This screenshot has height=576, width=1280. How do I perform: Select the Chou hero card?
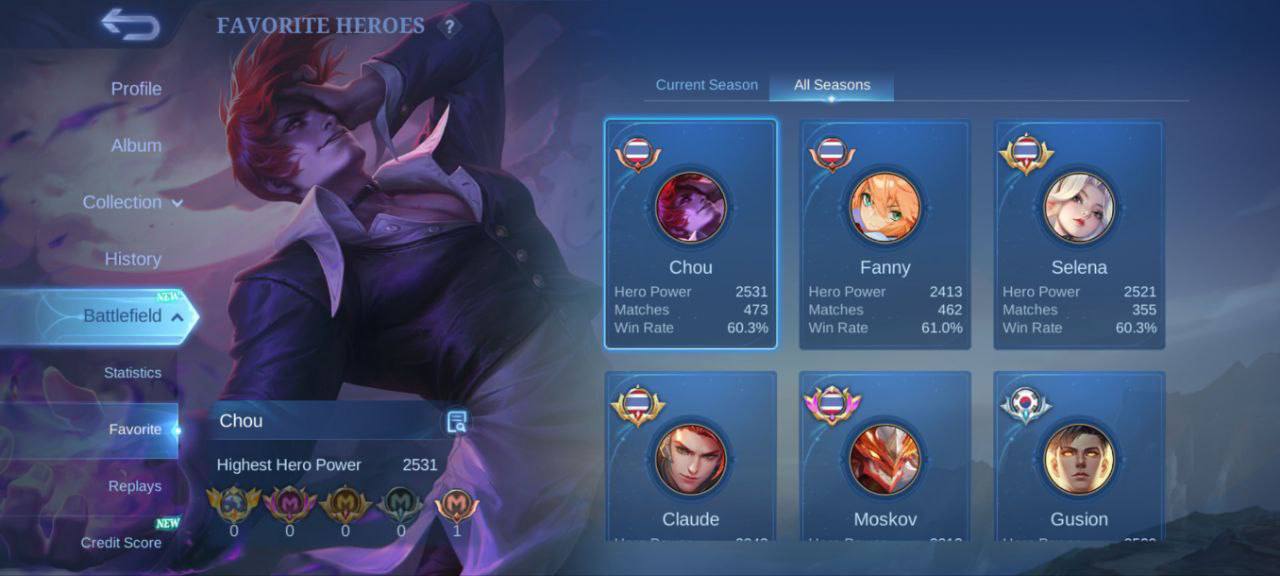(x=690, y=235)
